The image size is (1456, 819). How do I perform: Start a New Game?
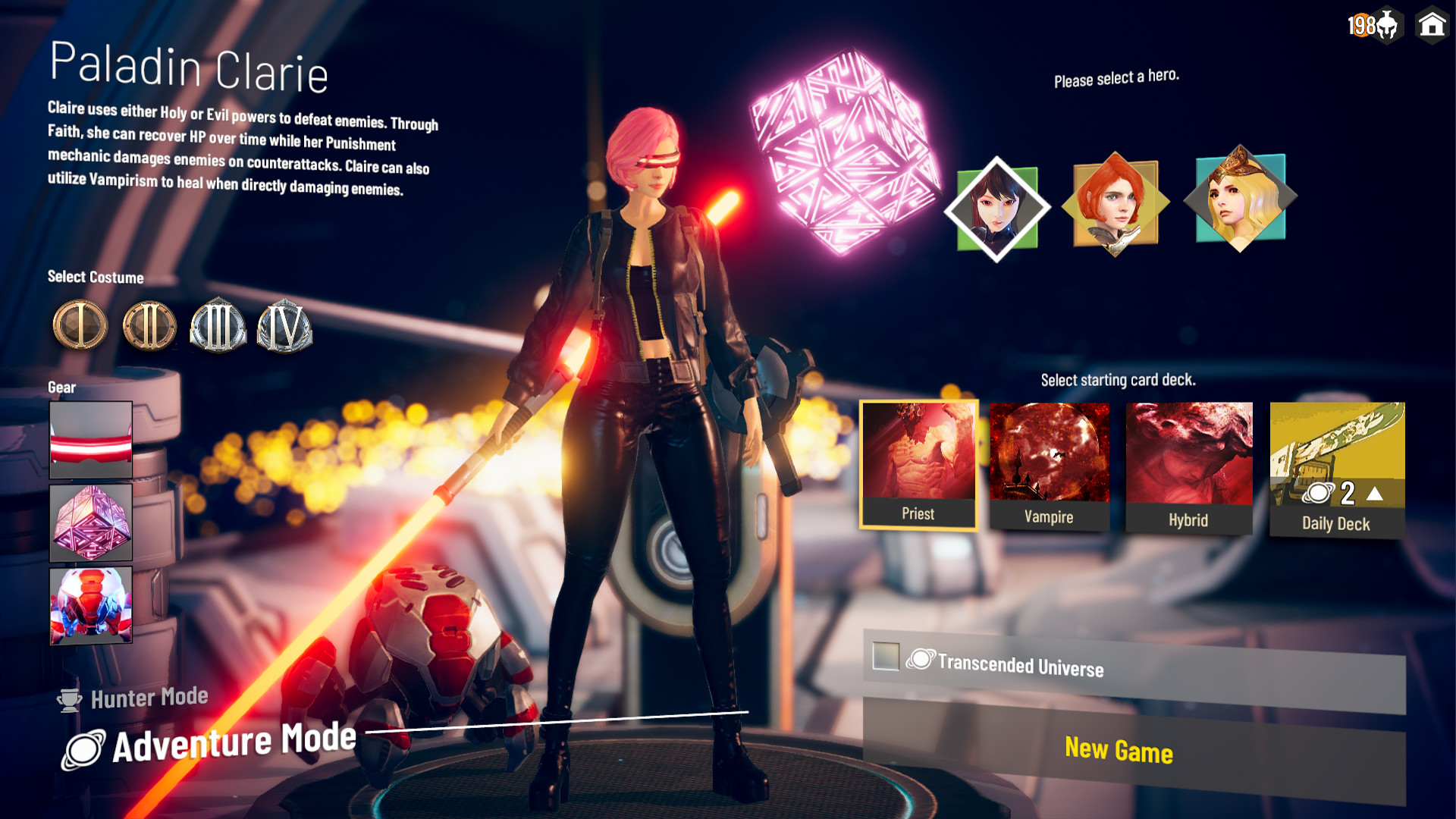click(1119, 750)
